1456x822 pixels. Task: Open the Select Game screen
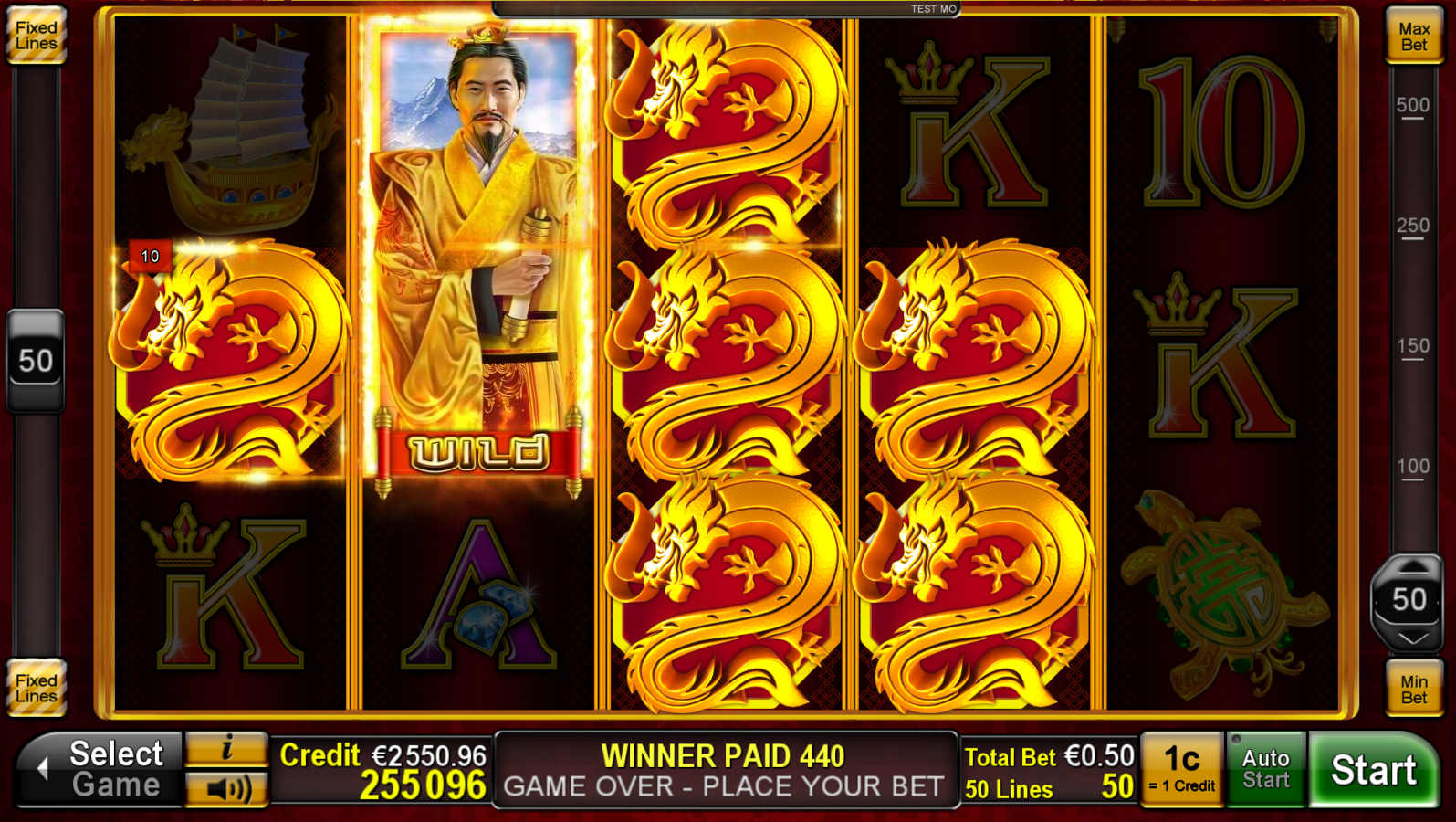pos(110,767)
